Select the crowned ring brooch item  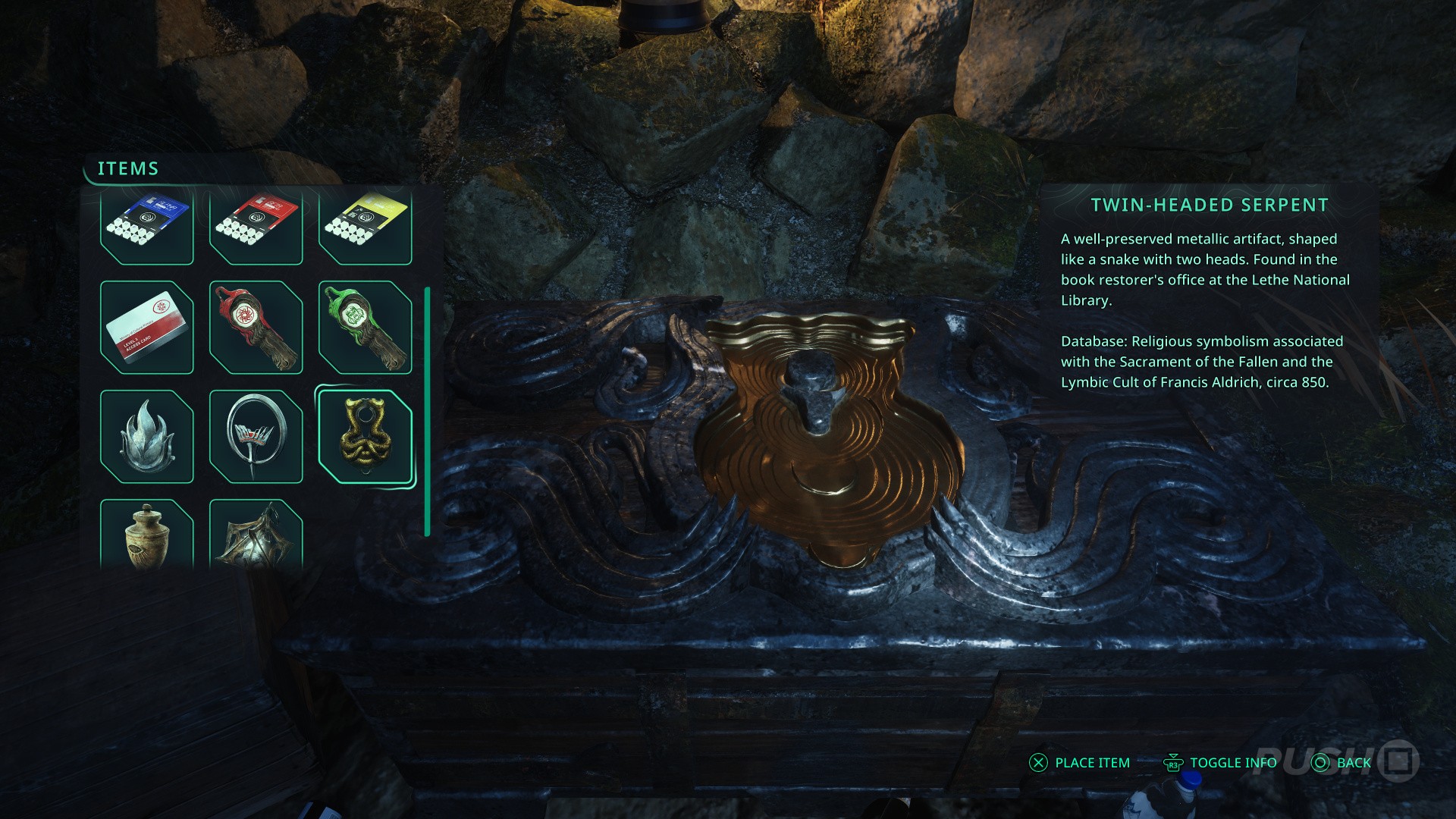click(x=256, y=437)
